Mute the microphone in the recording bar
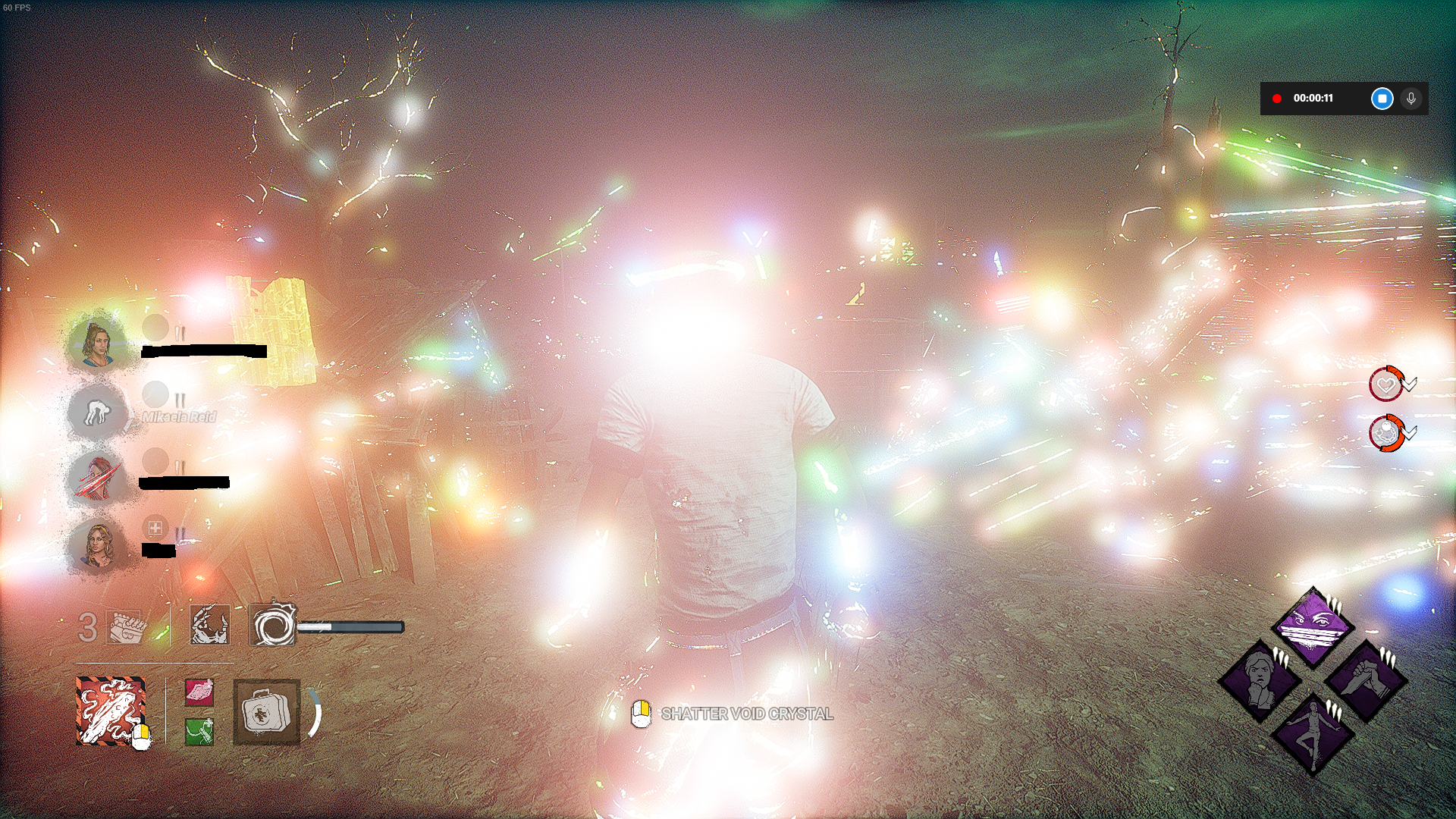The image size is (1456, 819). coord(1411,97)
